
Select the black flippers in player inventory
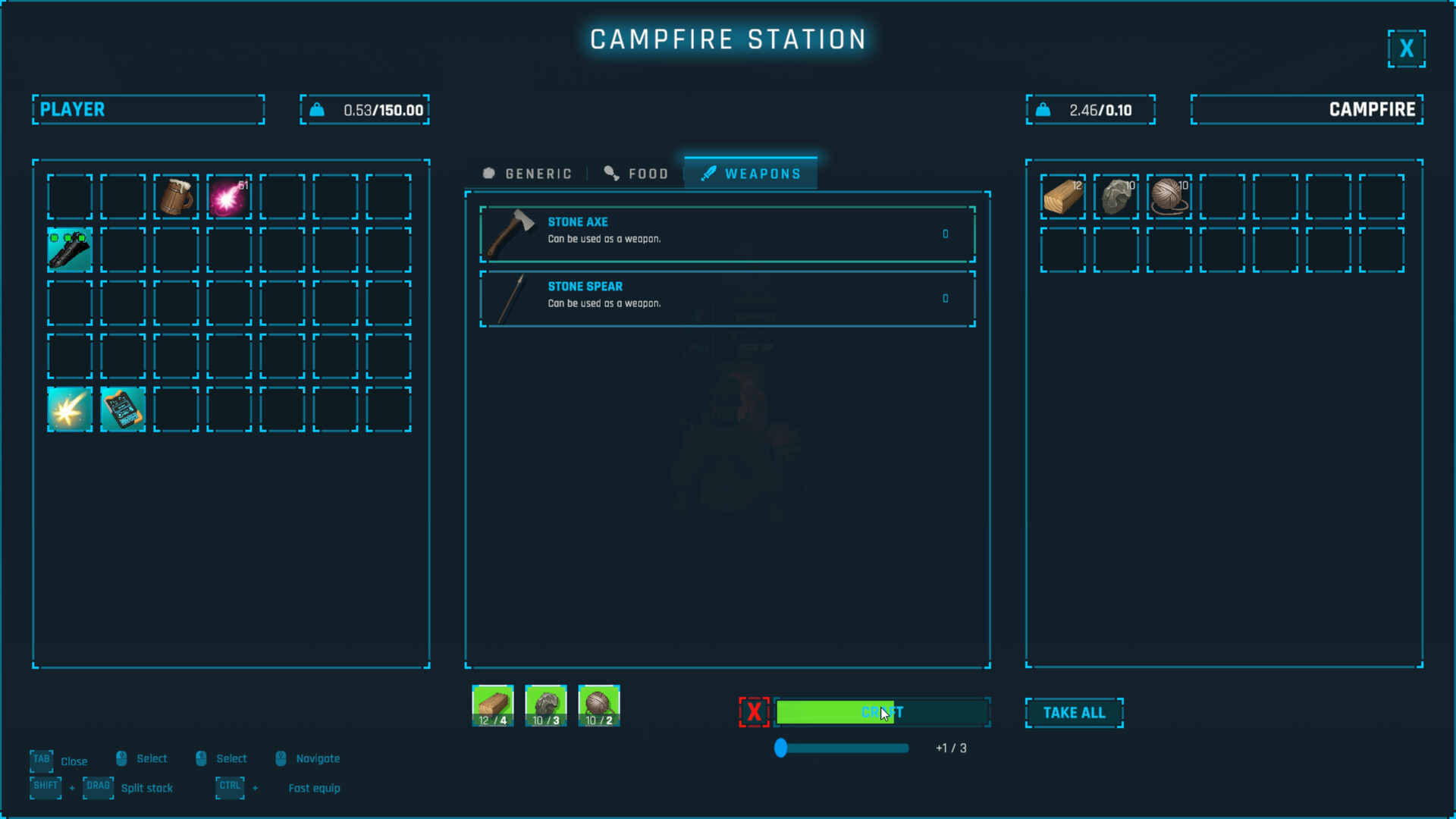pyautogui.click(x=70, y=249)
